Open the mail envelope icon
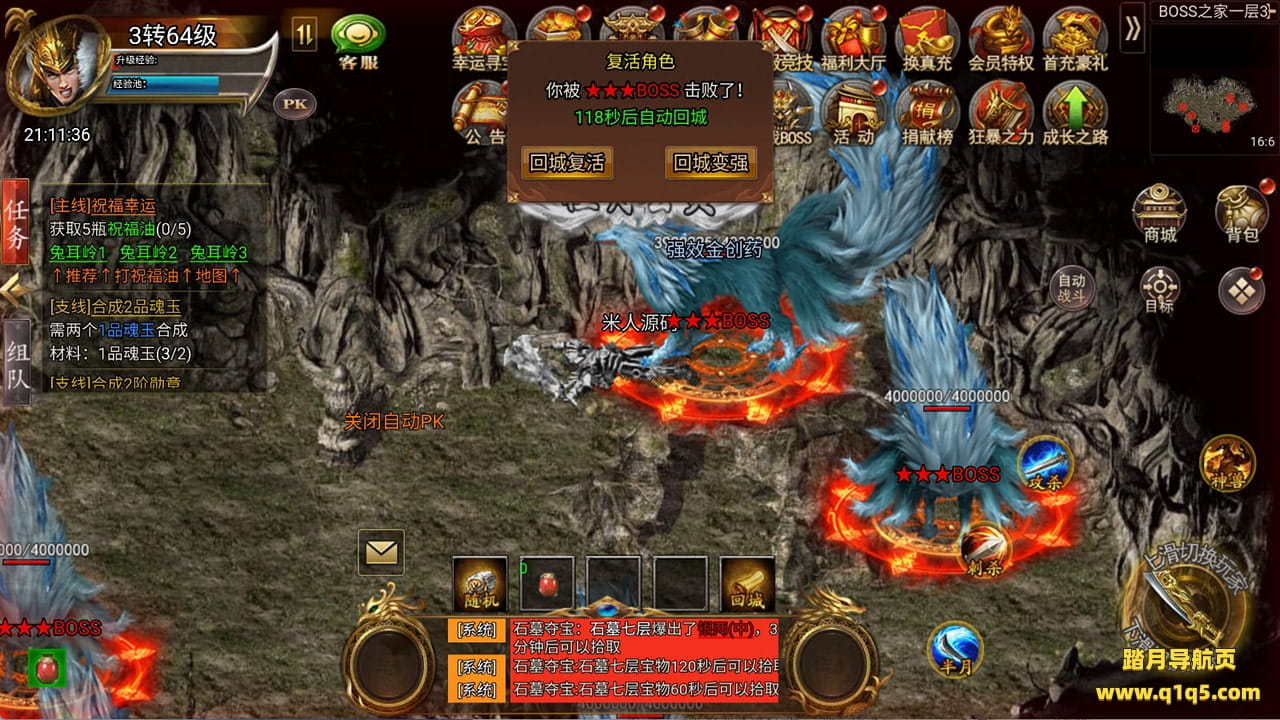This screenshot has height=720, width=1280. (x=381, y=552)
